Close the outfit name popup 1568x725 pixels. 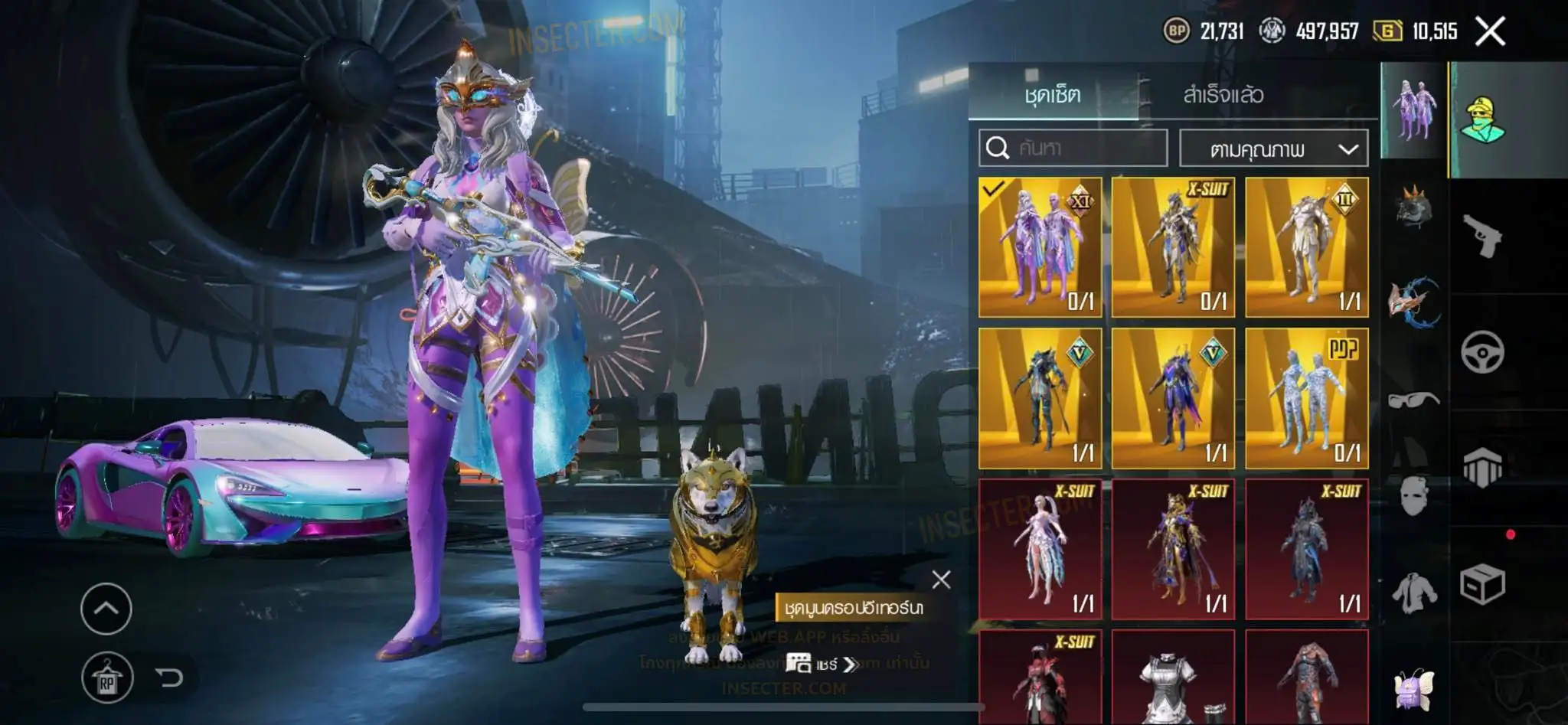click(941, 580)
